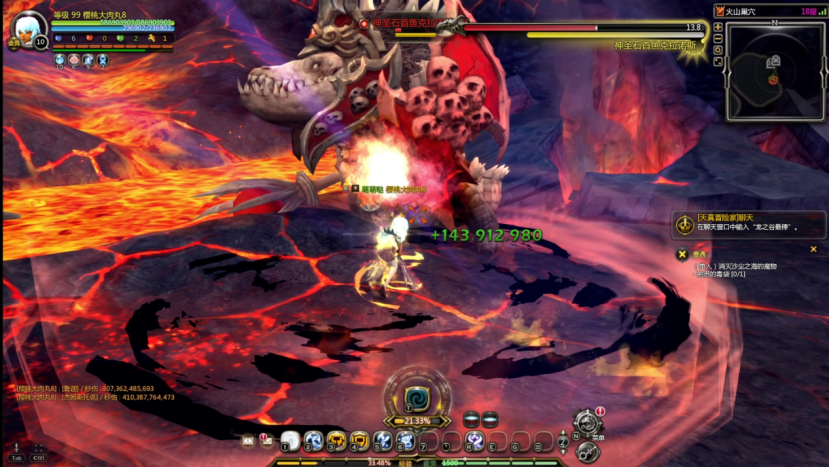Click the wrench tool button
Viewport: 829px width, 467px height.
coord(587,451)
